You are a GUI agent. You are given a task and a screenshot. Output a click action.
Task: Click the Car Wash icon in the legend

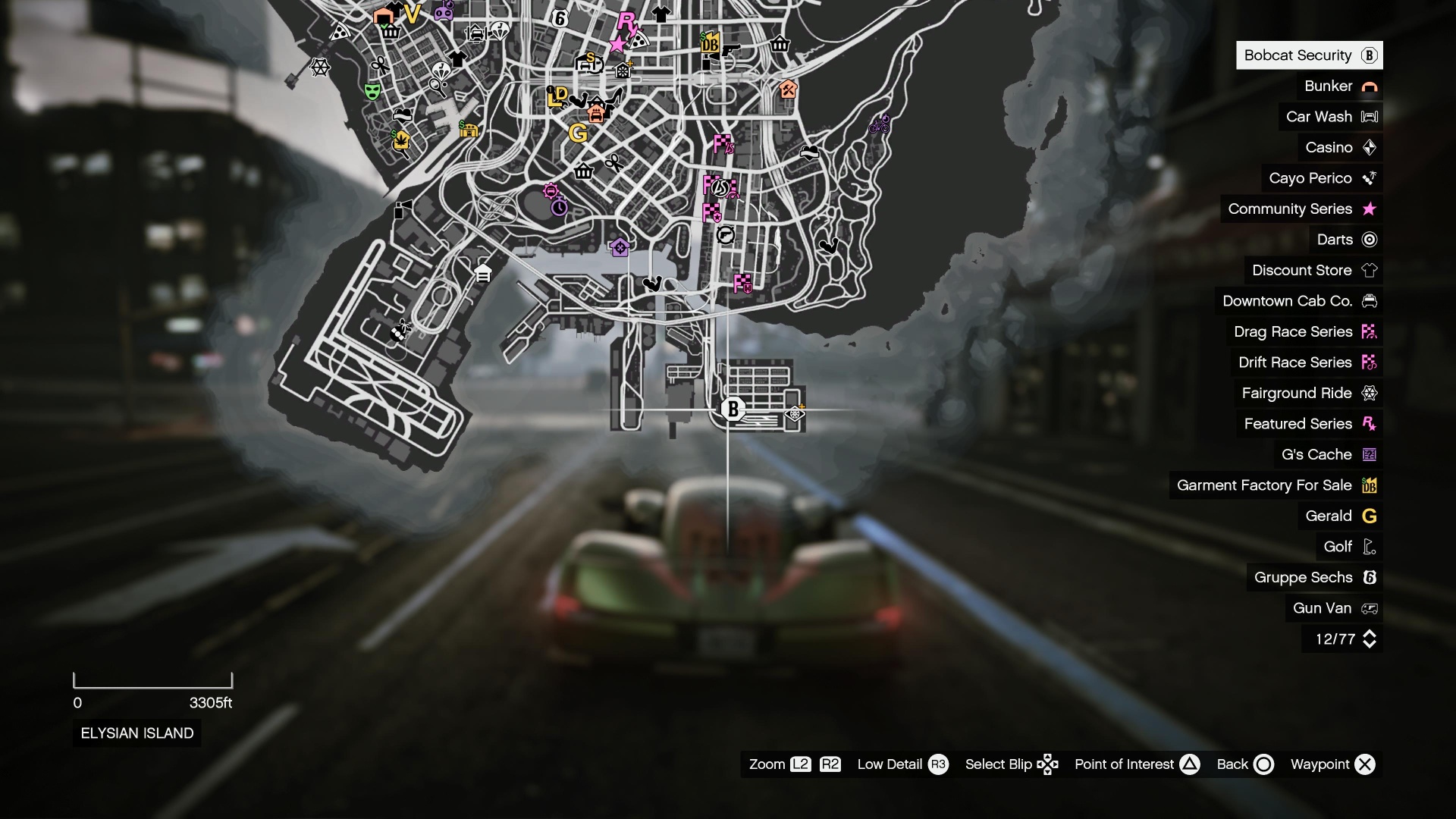[x=1369, y=116]
